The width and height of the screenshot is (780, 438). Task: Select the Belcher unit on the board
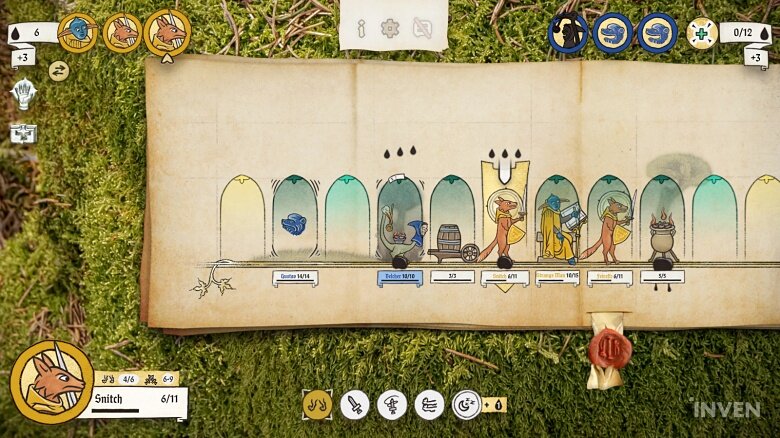[400, 240]
